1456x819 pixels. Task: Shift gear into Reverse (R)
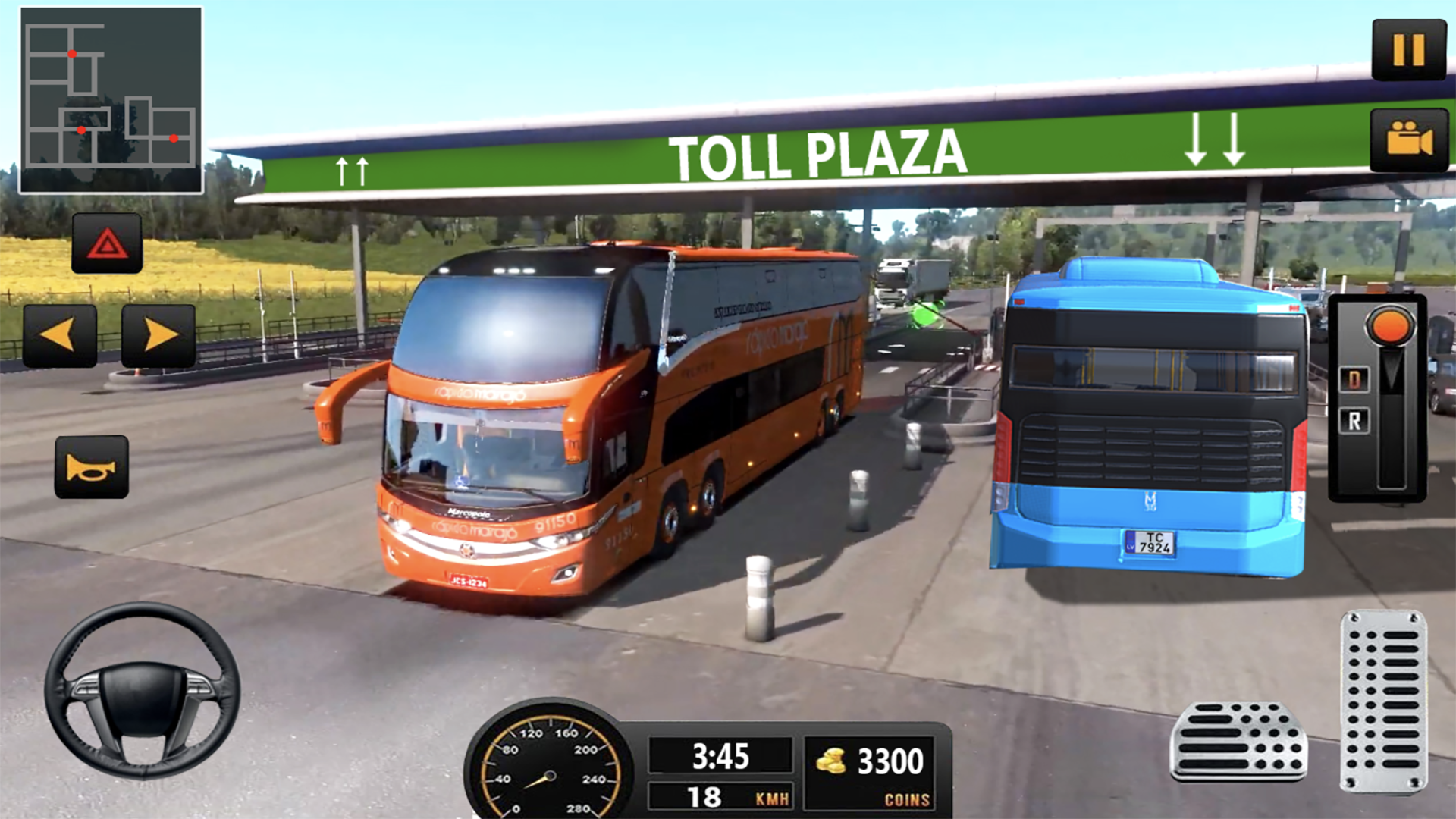1354,421
